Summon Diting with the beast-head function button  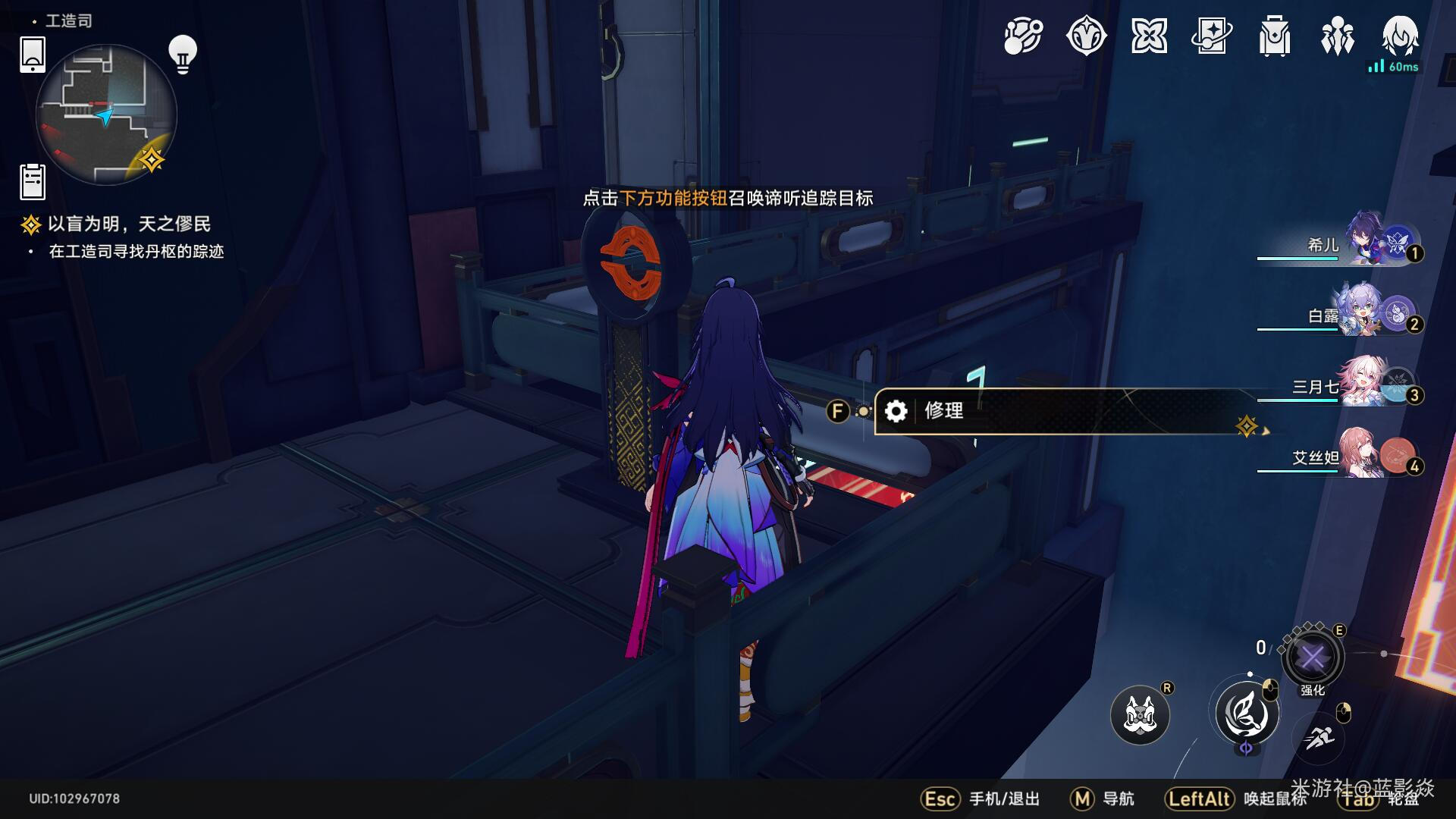pos(1140,714)
